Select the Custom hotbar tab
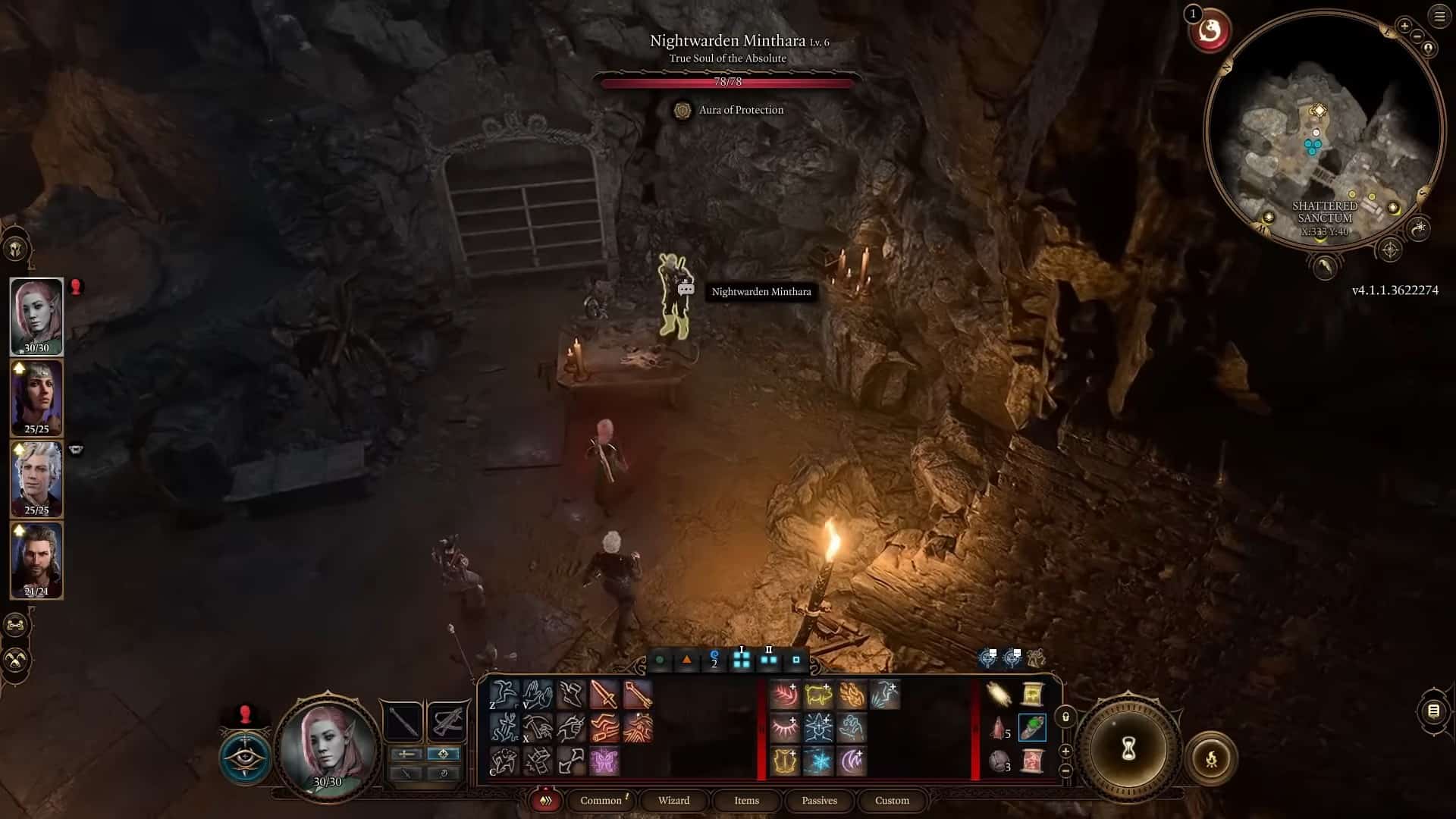The width and height of the screenshot is (1456, 819). tap(892, 800)
